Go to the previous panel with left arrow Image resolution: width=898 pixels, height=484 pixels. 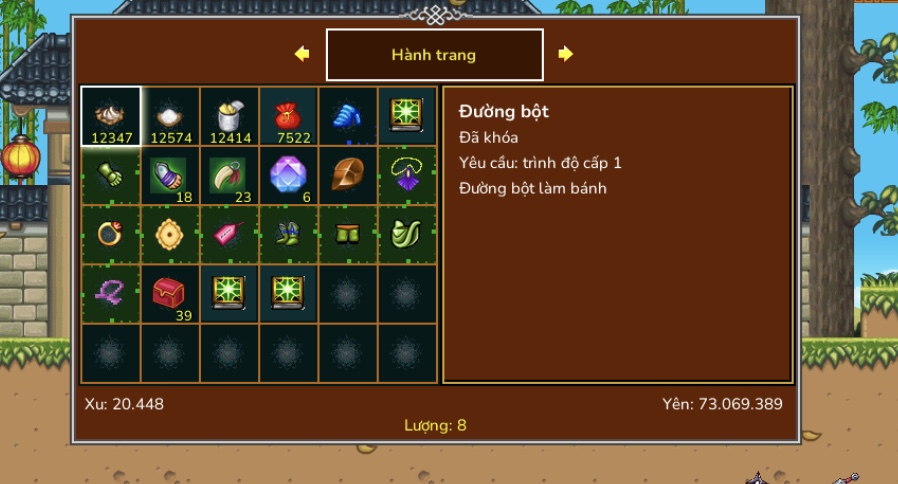pos(302,54)
